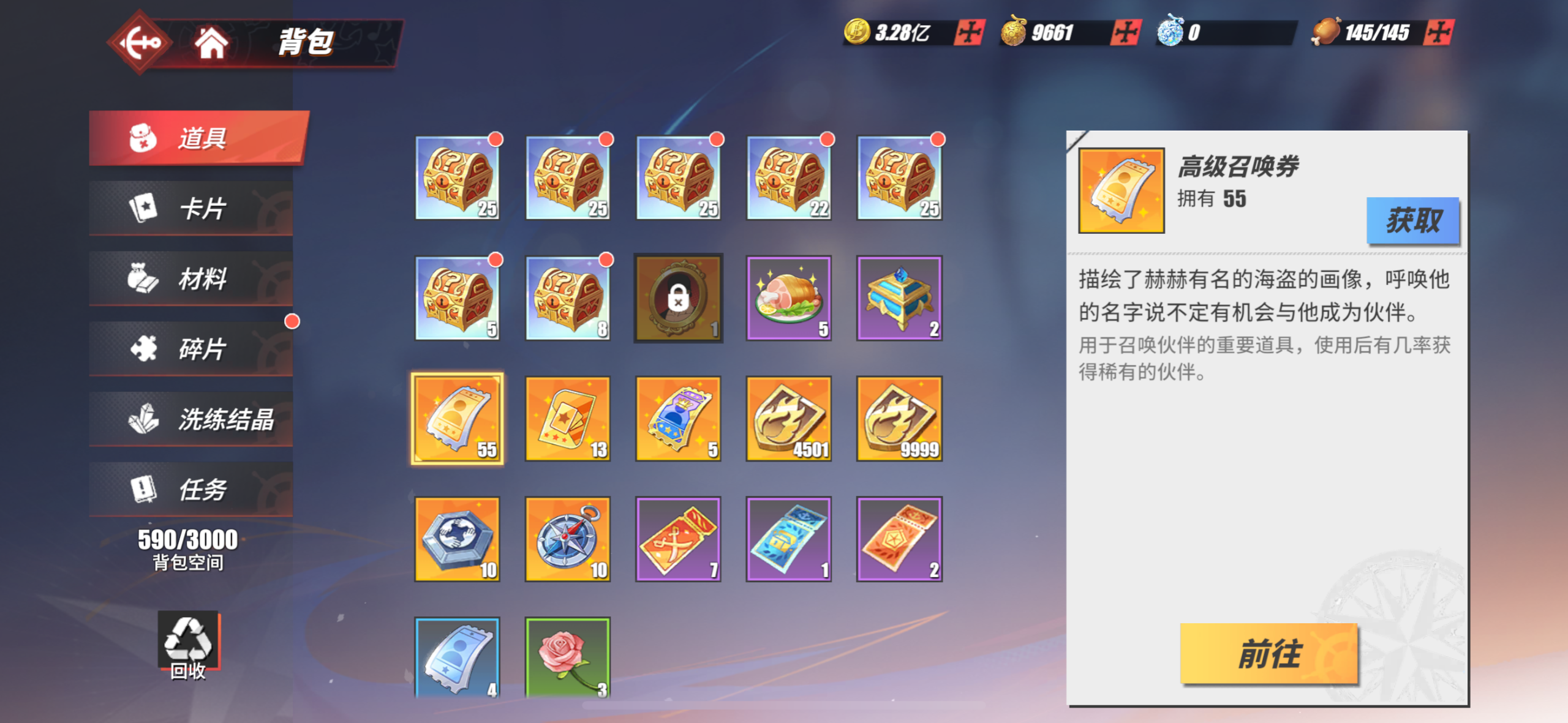
Task: Add more gold coins with plus button
Action: pyautogui.click(x=969, y=32)
